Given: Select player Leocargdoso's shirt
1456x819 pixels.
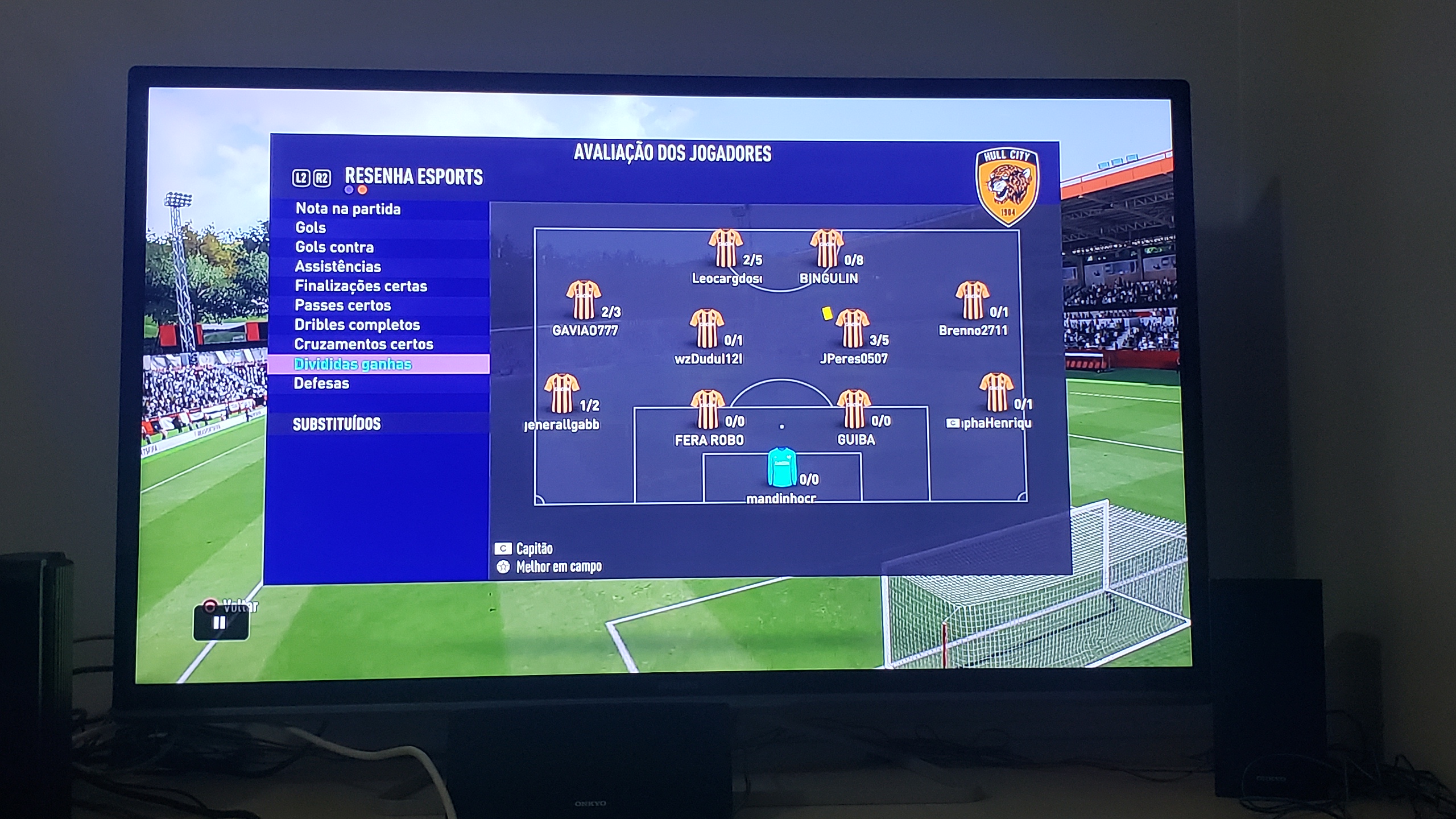Looking at the screenshot, I should coord(725,249).
